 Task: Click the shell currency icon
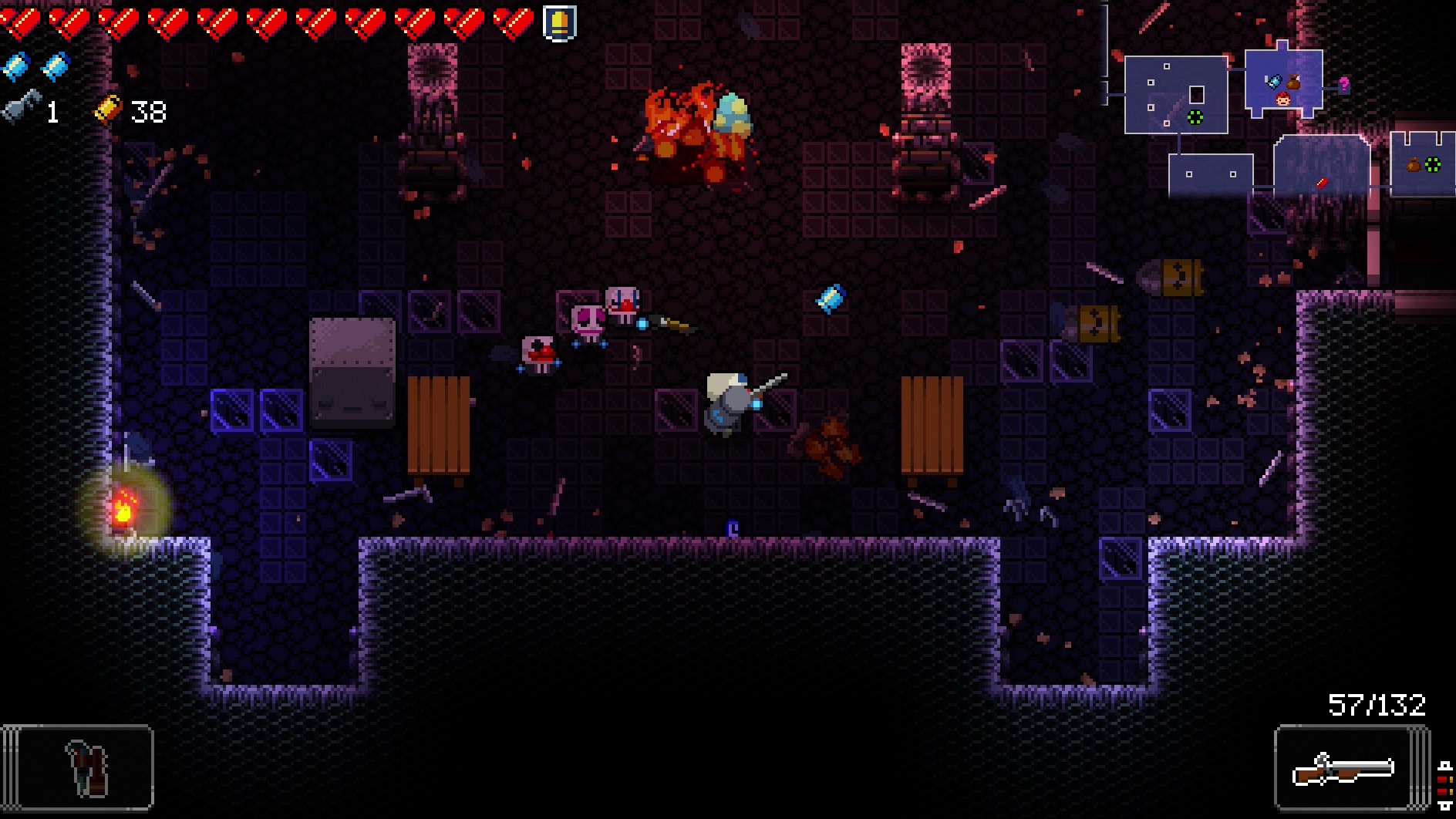pyautogui.click(x=108, y=110)
